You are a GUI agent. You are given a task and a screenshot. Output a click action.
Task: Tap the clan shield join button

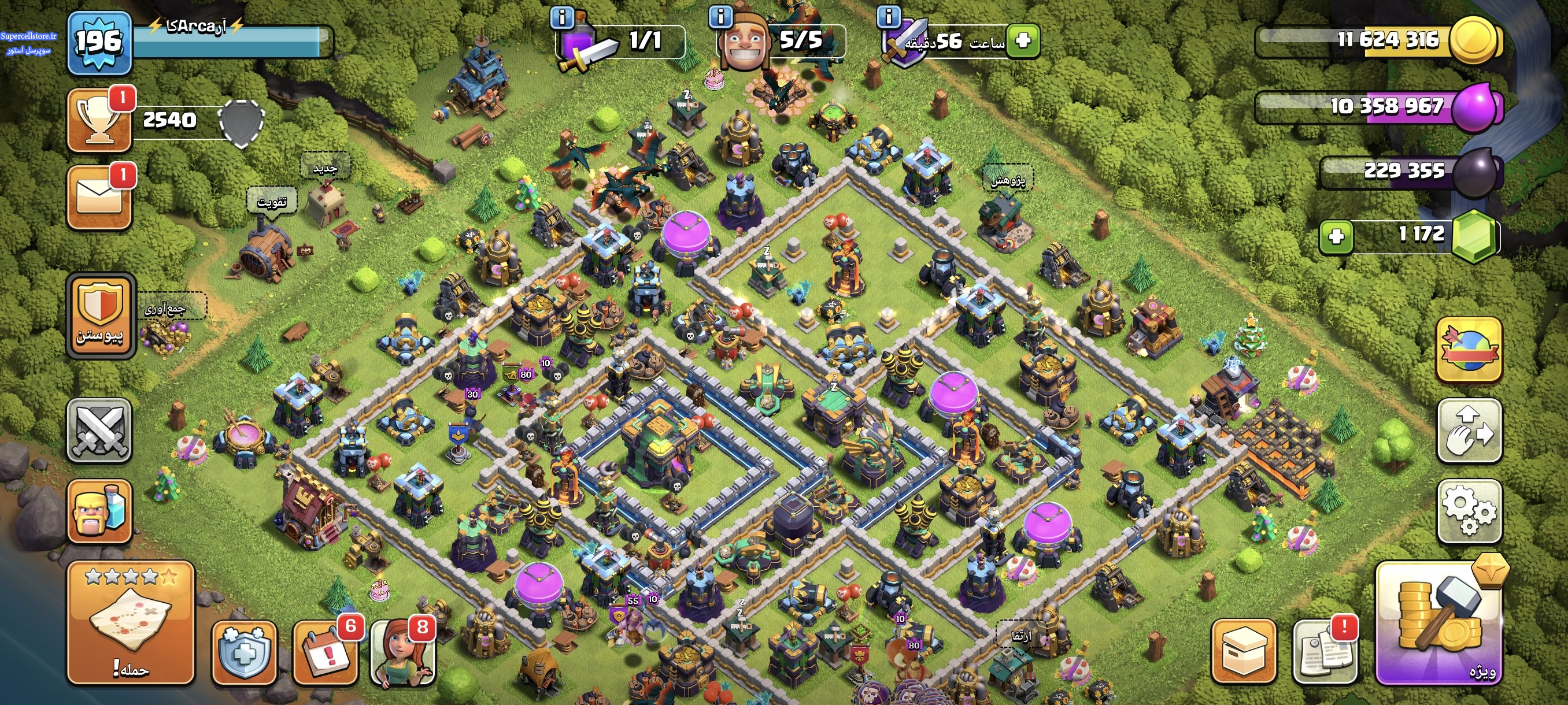pos(100,315)
